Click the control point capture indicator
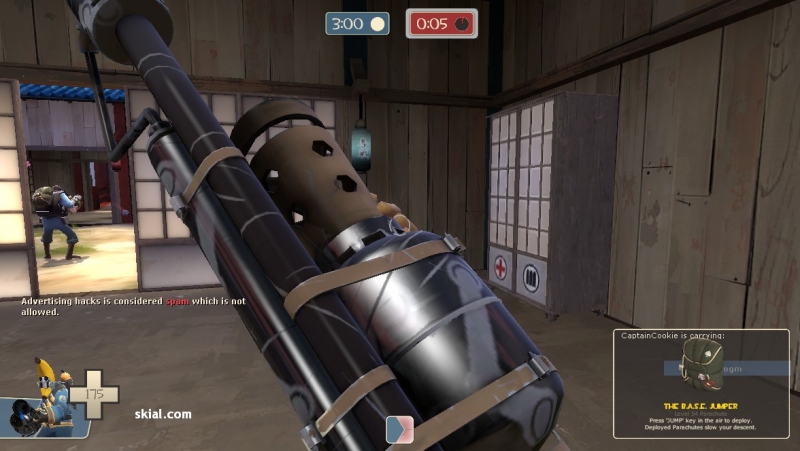The image size is (800, 451). coord(400,429)
